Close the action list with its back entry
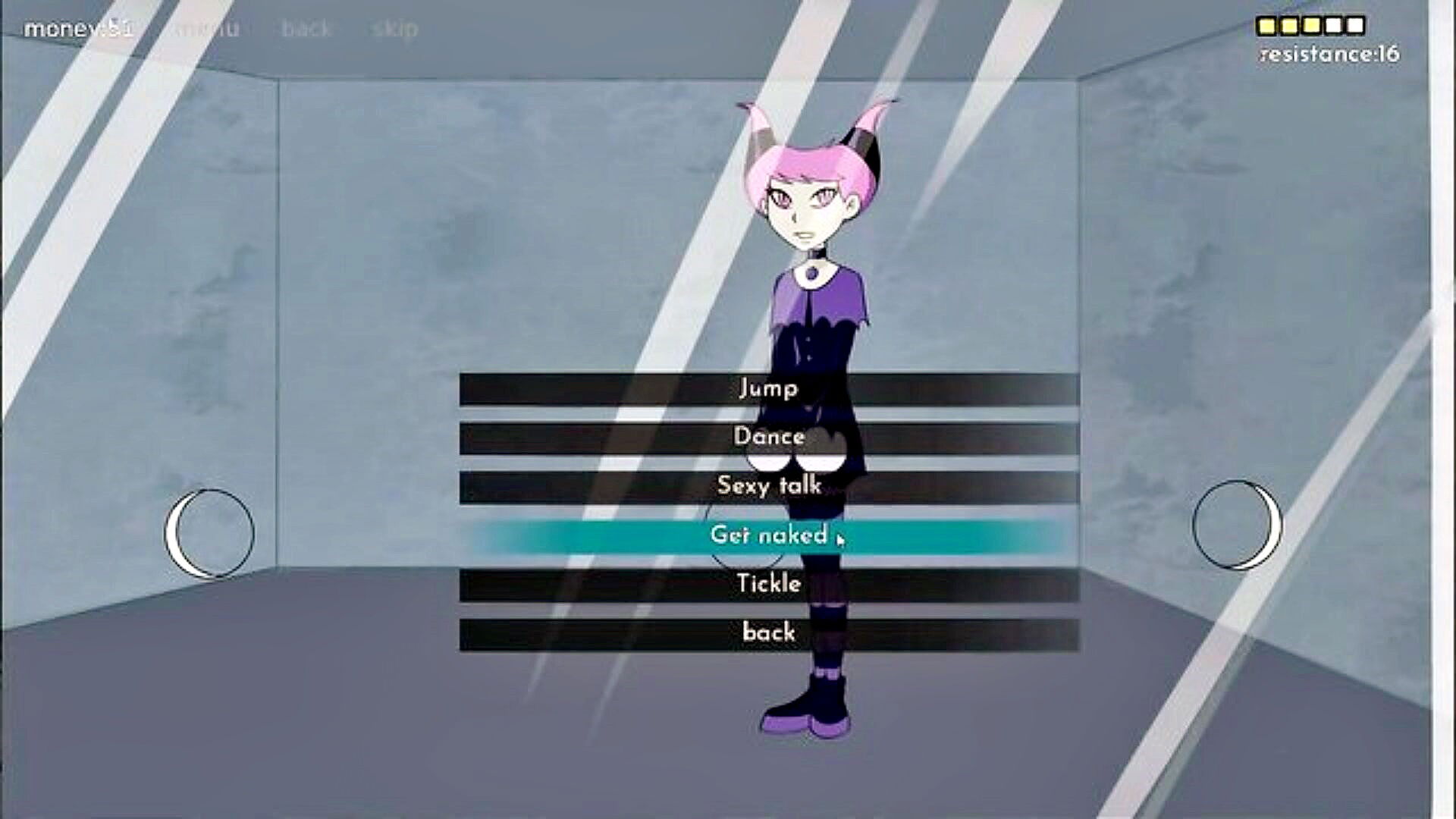This screenshot has width=1456, height=819. tap(768, 633)
